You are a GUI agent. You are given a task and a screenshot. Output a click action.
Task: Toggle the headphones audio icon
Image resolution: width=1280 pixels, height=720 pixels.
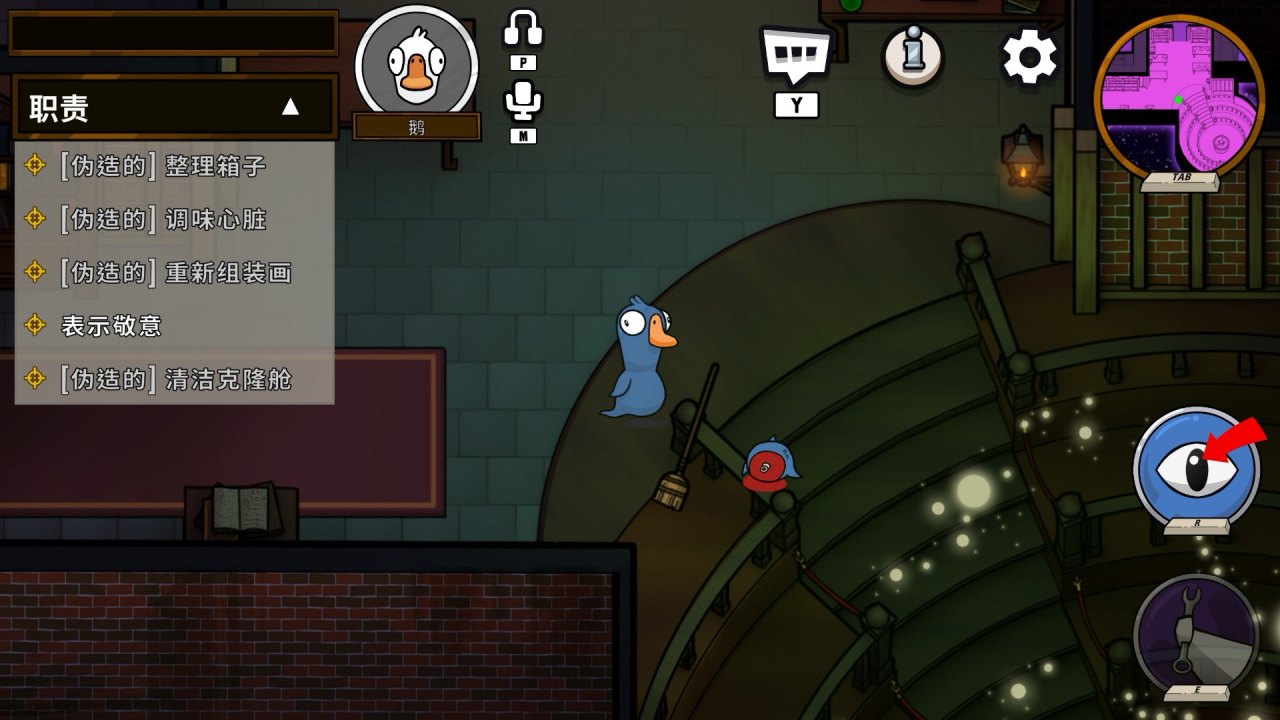pyautogui.click(x=523, y=30)
